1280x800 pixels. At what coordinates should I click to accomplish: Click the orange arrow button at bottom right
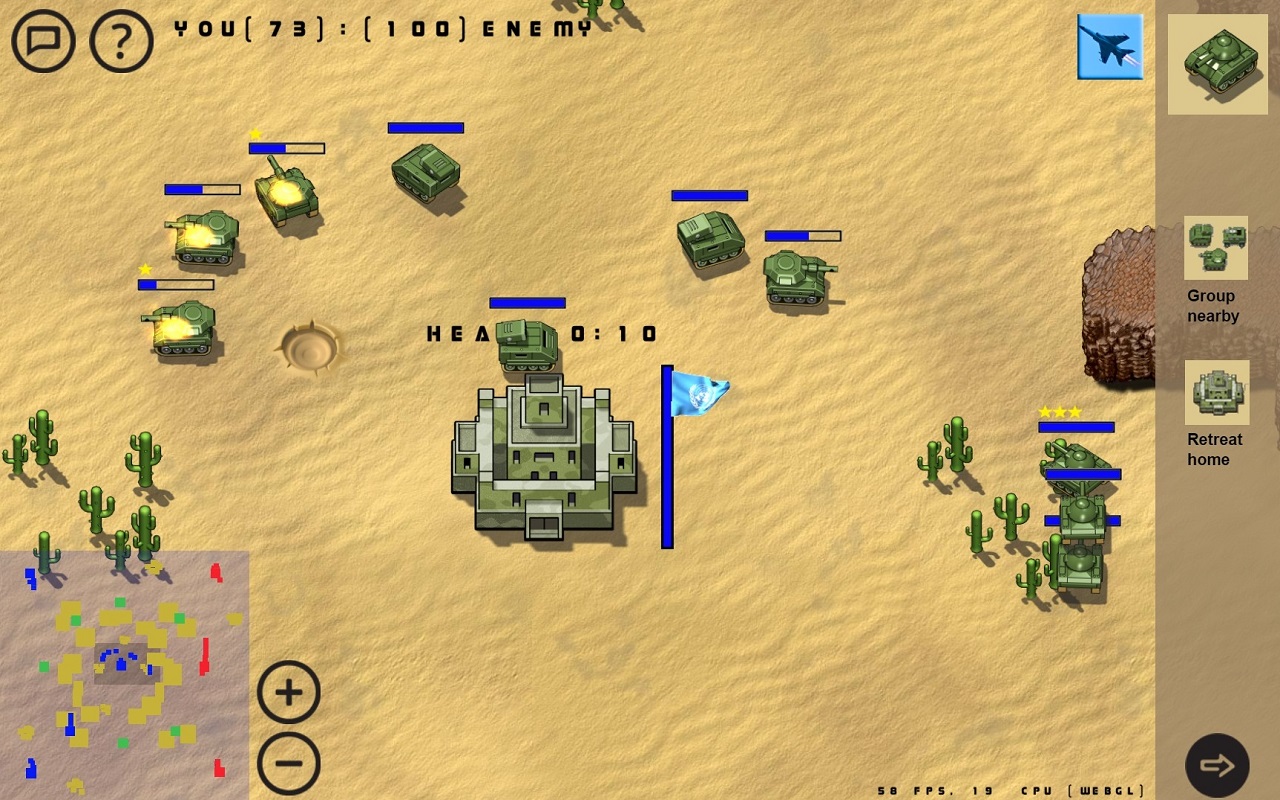click(1217, 765)
